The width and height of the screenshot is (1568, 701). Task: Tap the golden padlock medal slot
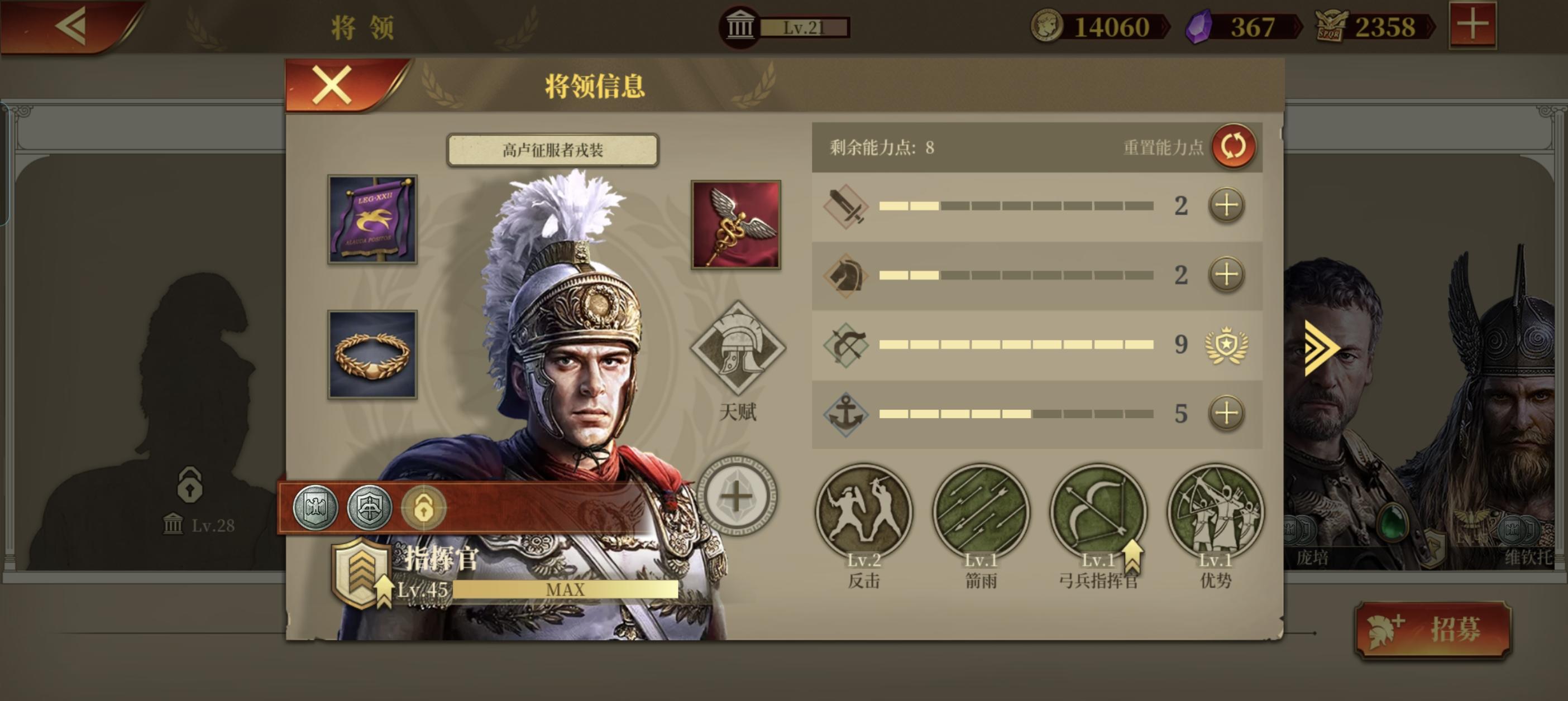pos(424,507)
